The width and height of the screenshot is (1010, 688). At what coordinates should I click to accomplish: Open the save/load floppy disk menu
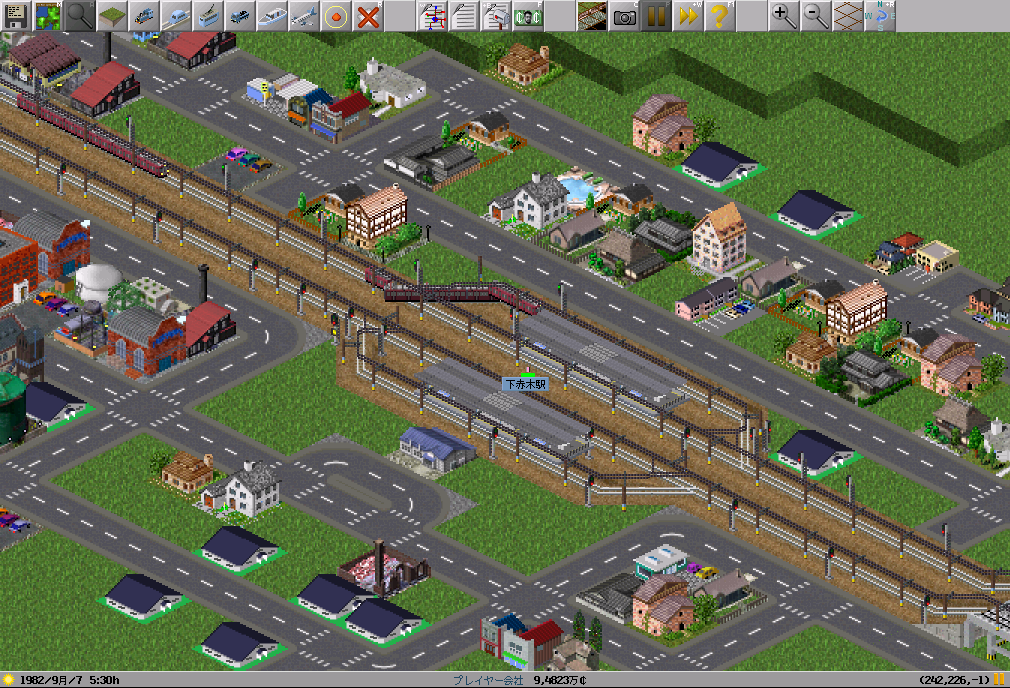[16, 15]
